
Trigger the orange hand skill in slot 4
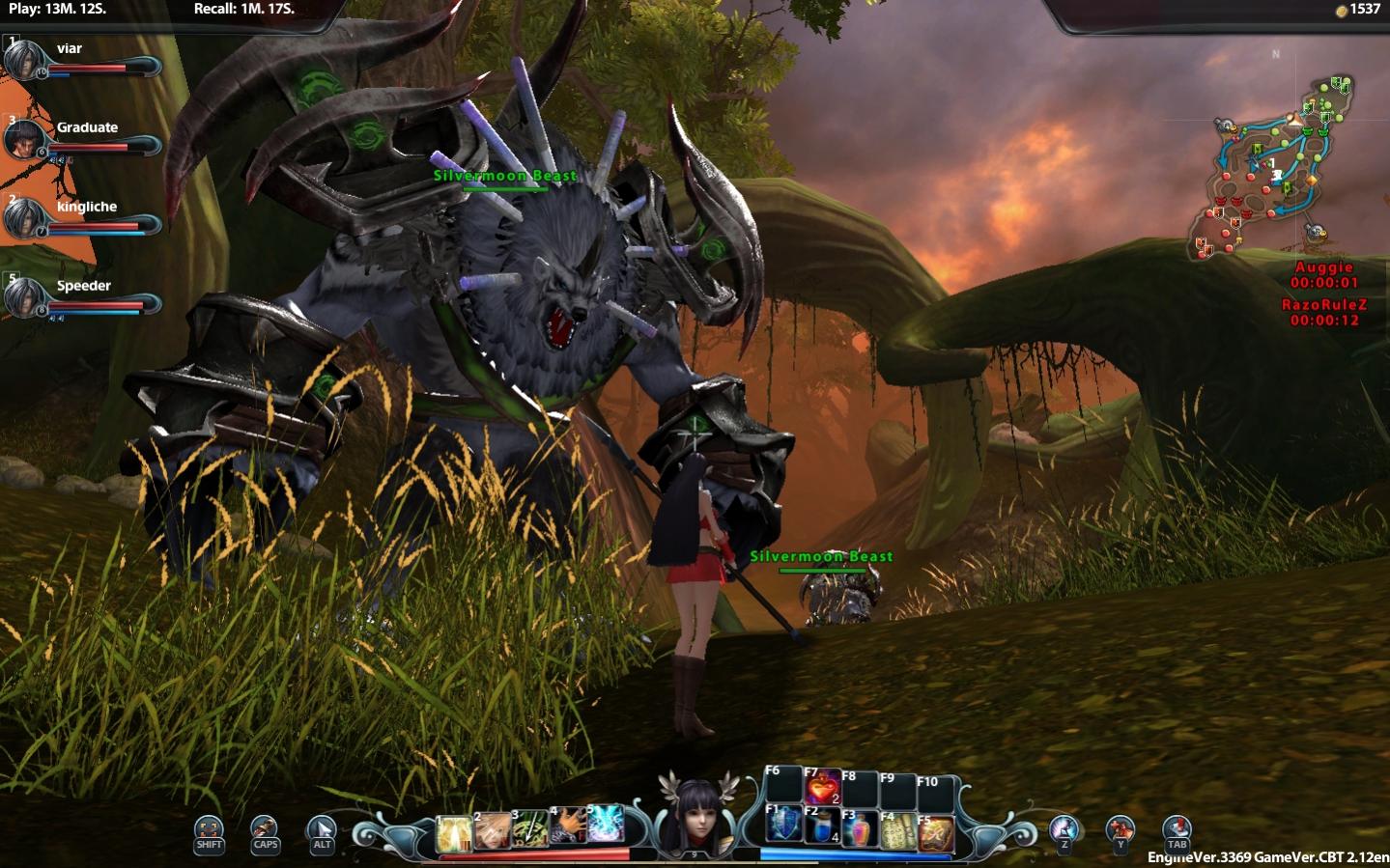pos(568,825)
